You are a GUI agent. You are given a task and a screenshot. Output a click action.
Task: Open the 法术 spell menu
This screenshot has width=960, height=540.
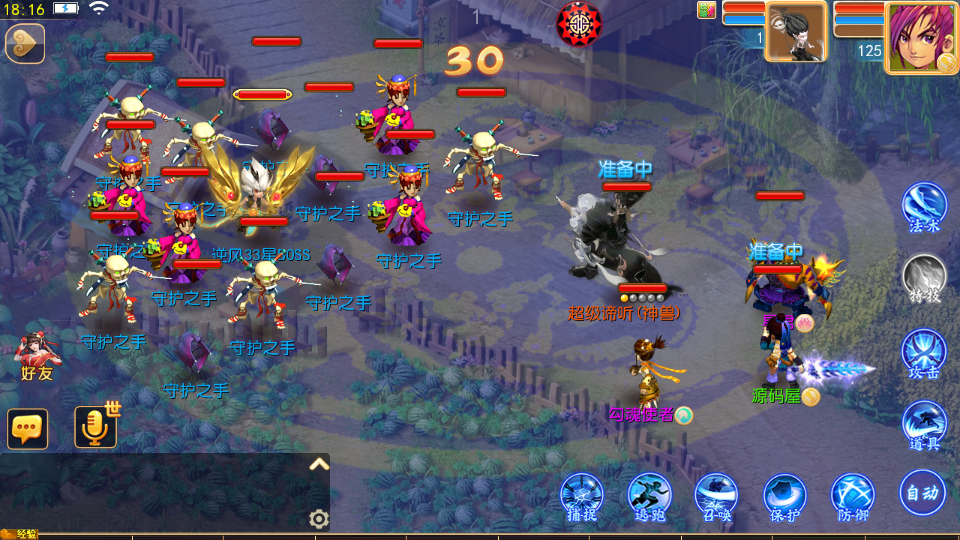coord(924,208)
